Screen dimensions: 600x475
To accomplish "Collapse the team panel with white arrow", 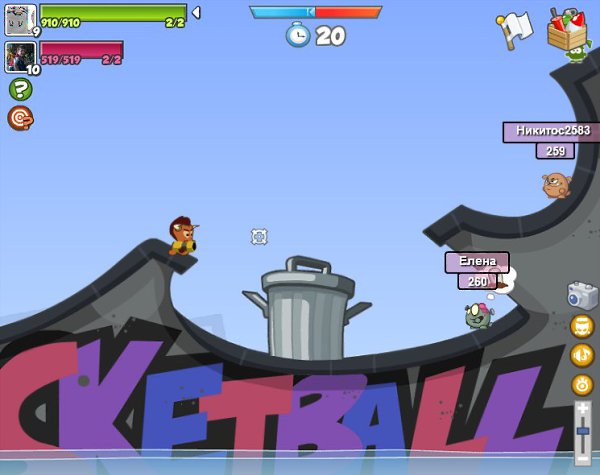I will click(x=196, y=12).
